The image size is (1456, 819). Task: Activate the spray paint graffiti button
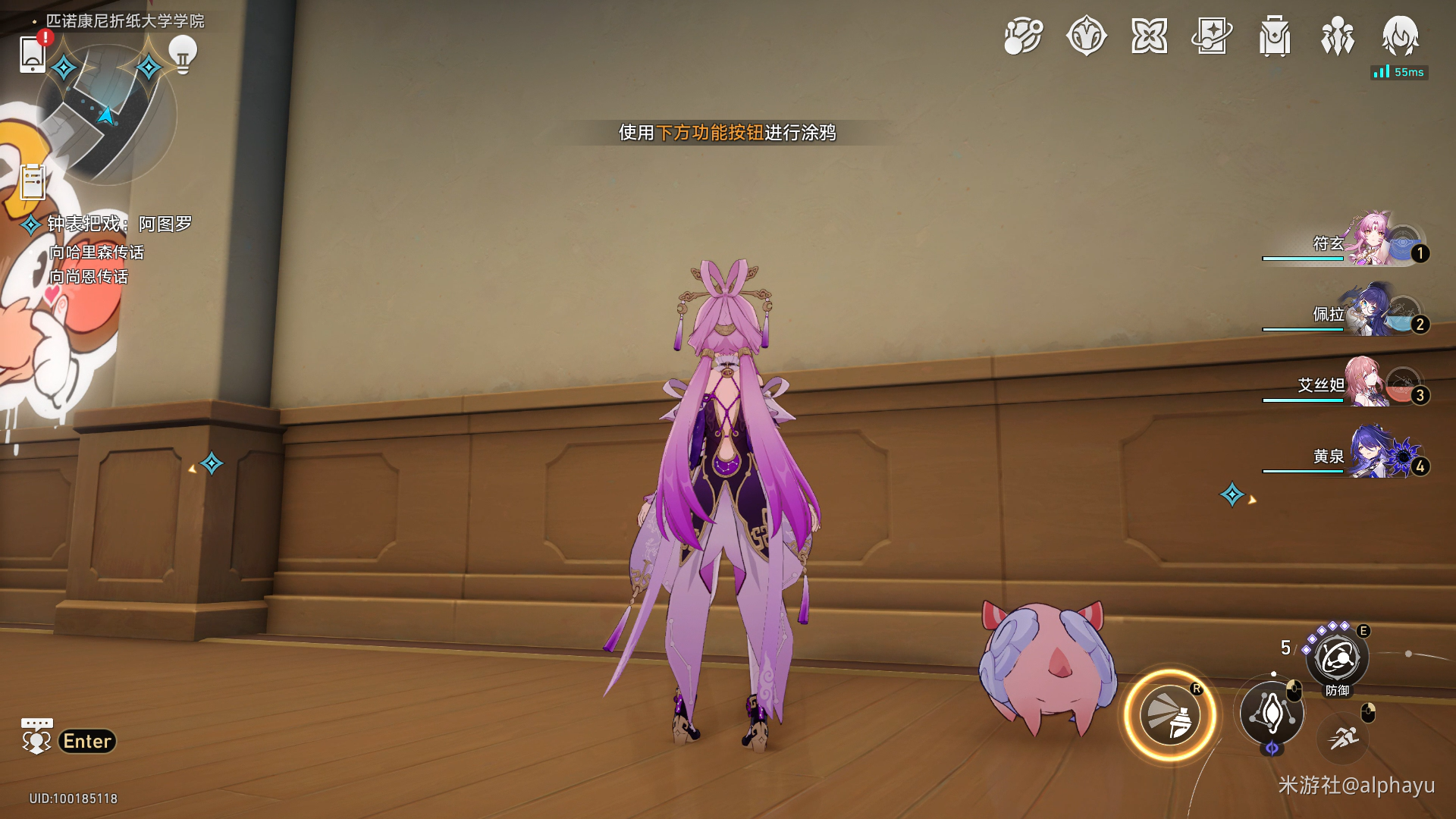pyautogui.click(x=1170, y=716)
